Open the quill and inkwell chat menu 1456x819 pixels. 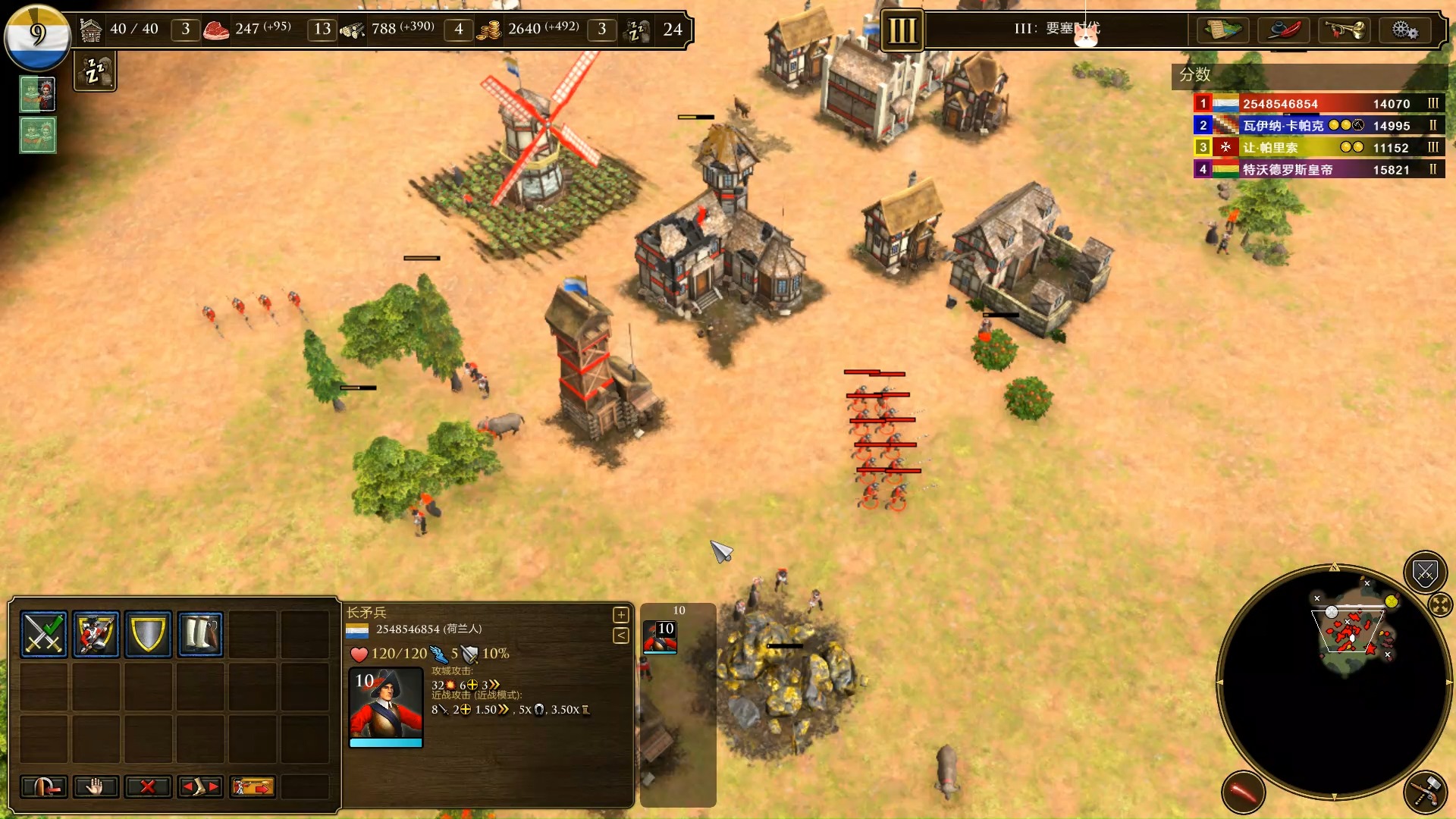1284,30
